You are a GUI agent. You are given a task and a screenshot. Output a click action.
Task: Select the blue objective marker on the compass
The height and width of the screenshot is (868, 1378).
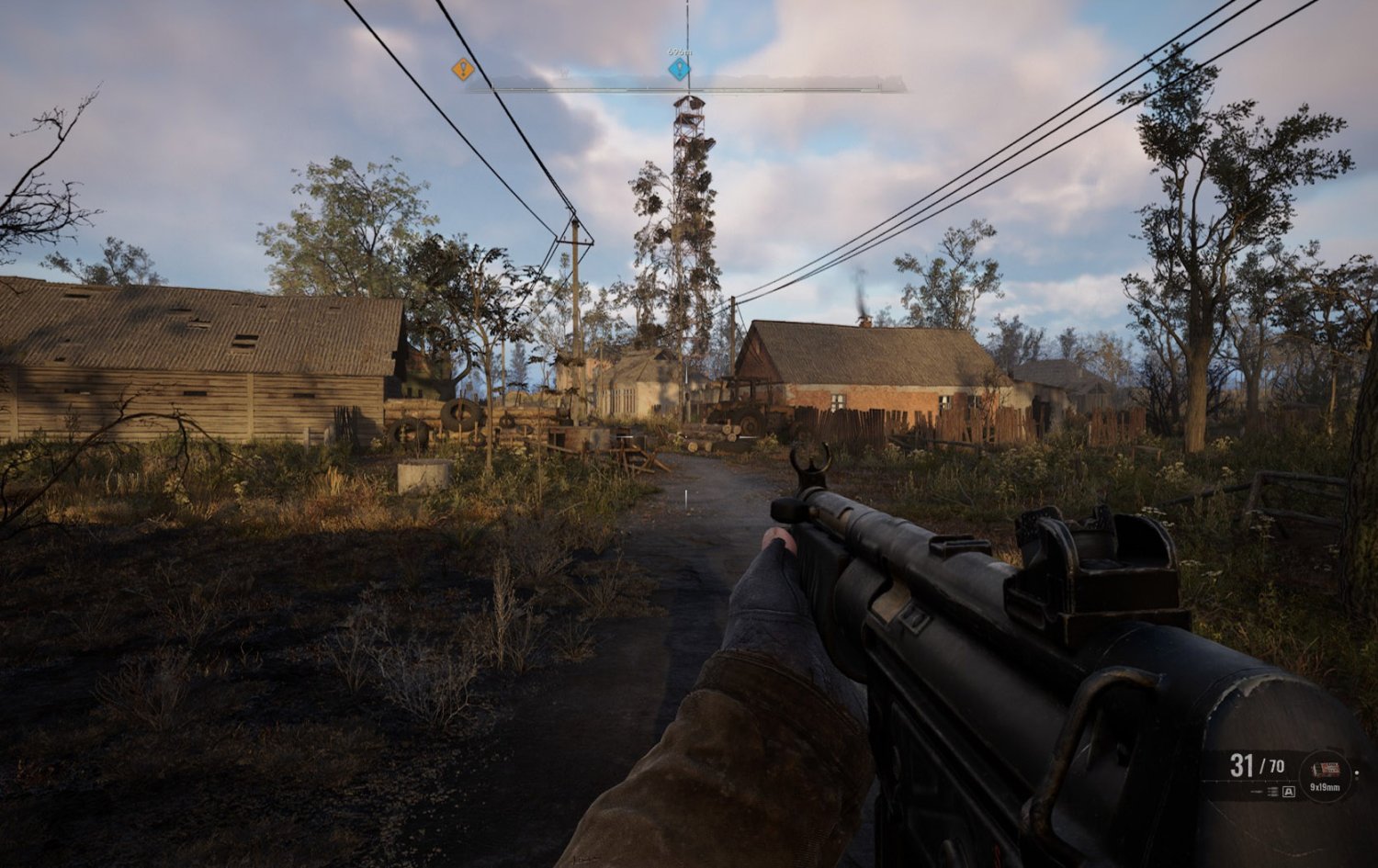(679, 69)
